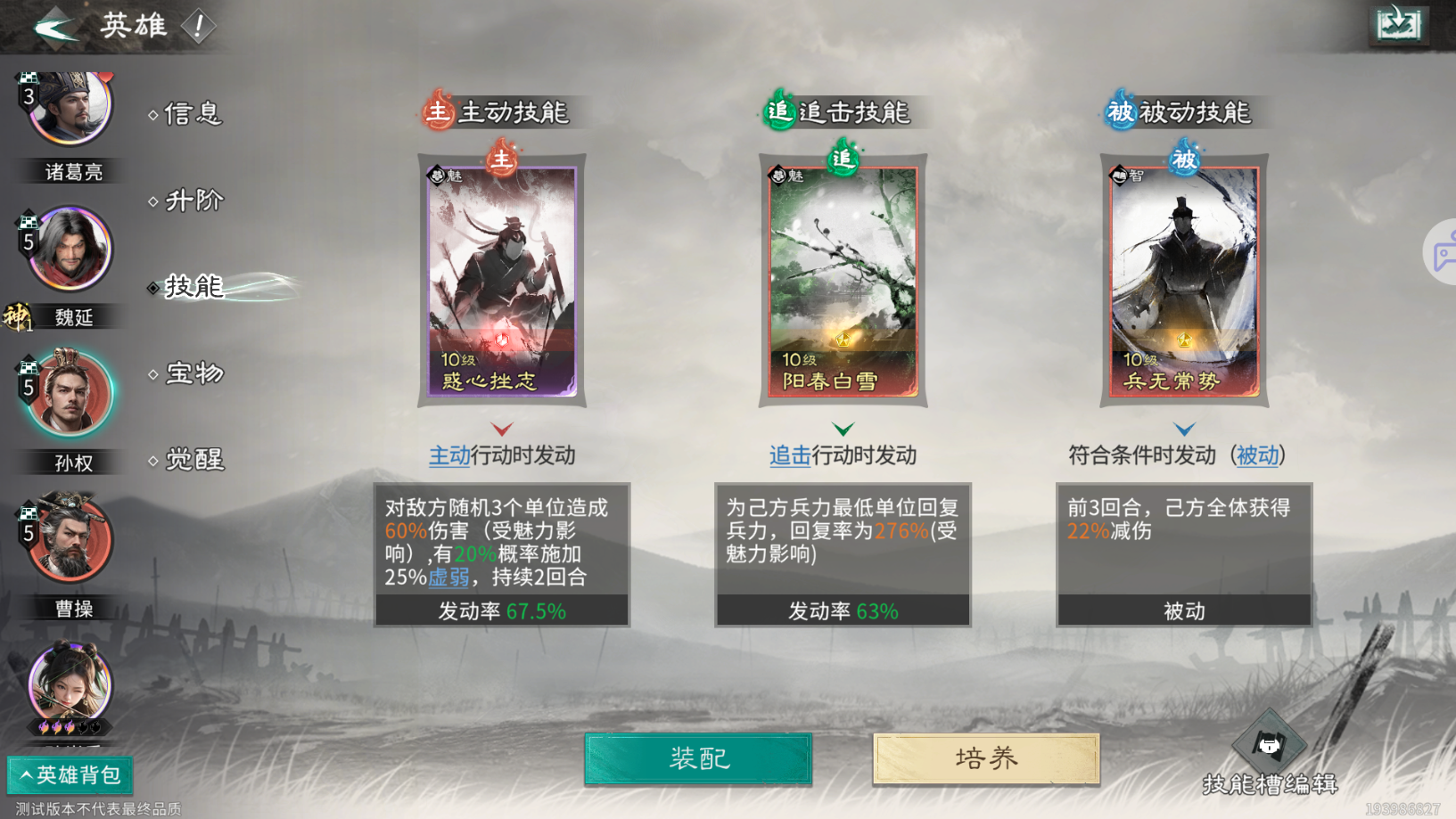Screen dimensions: 1456x819
Task: Select the 兵无常势 passive skill card
Action: pos(1183,281)
